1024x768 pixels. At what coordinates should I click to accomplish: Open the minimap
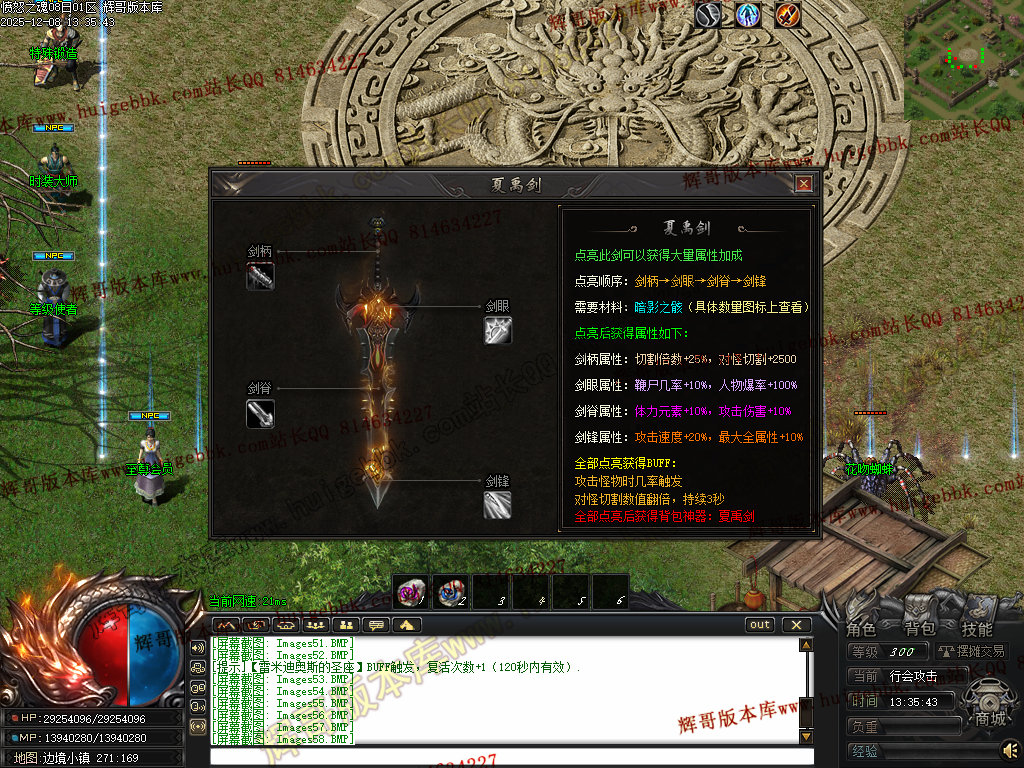pos(963,60)
